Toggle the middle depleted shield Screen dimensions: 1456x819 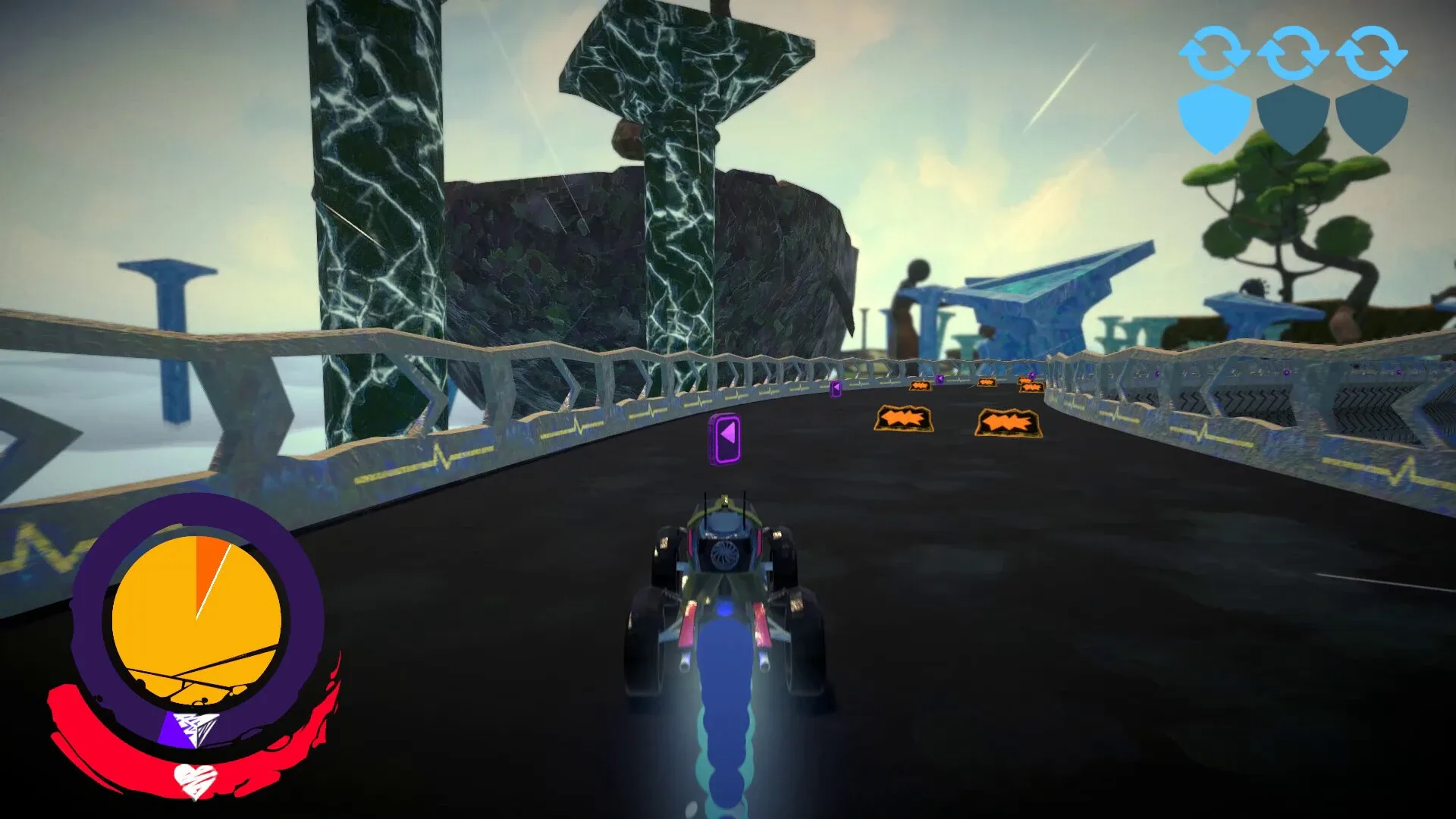[1291, 115]
